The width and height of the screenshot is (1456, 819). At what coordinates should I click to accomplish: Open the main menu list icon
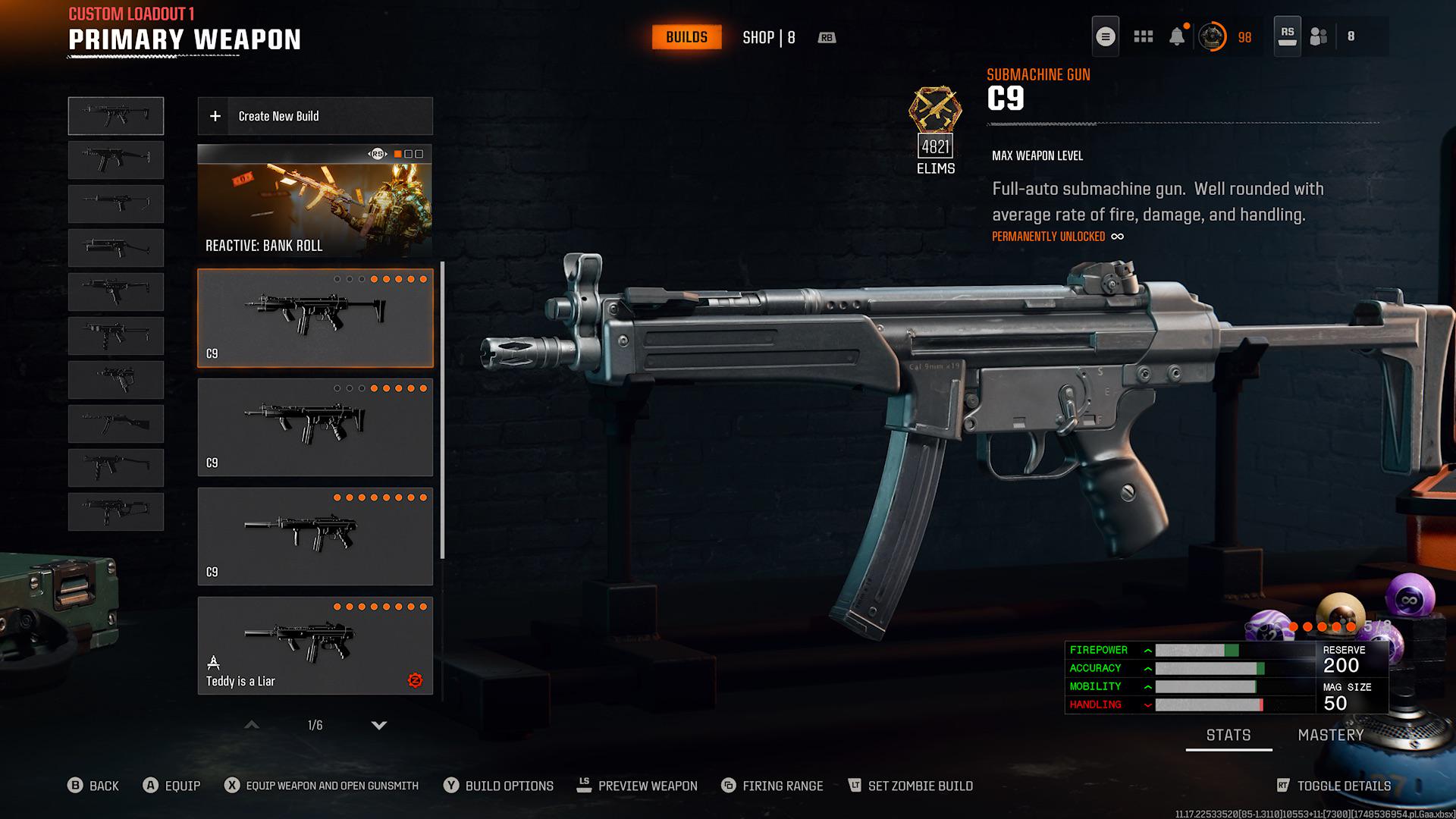point(1106,36)
